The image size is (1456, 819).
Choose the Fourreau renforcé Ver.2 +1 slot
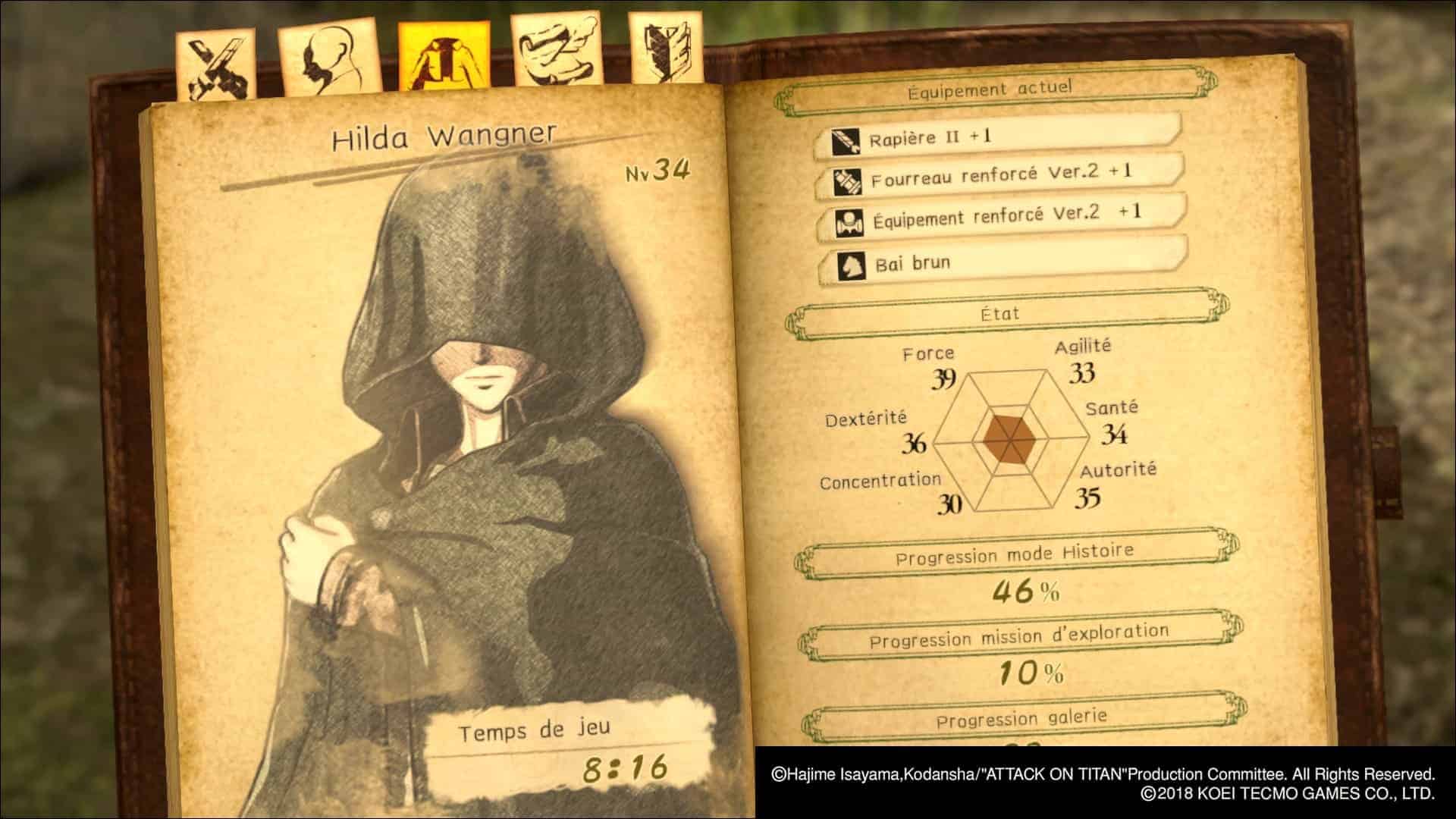tap(999, 177)
